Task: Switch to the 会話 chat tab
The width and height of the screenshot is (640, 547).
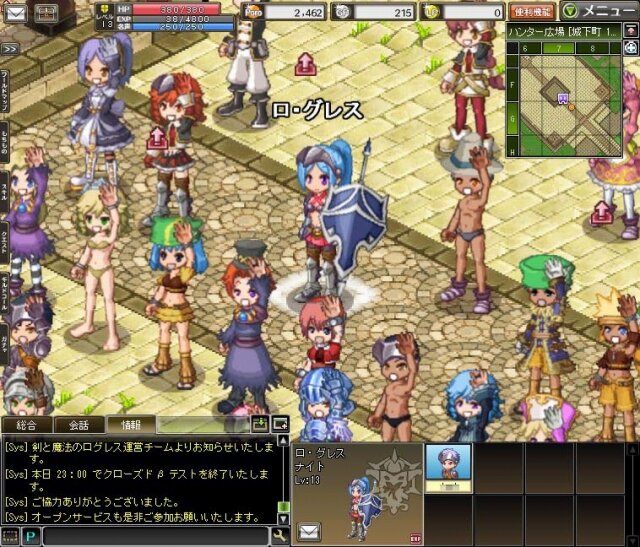Action: tap(78, 425)
